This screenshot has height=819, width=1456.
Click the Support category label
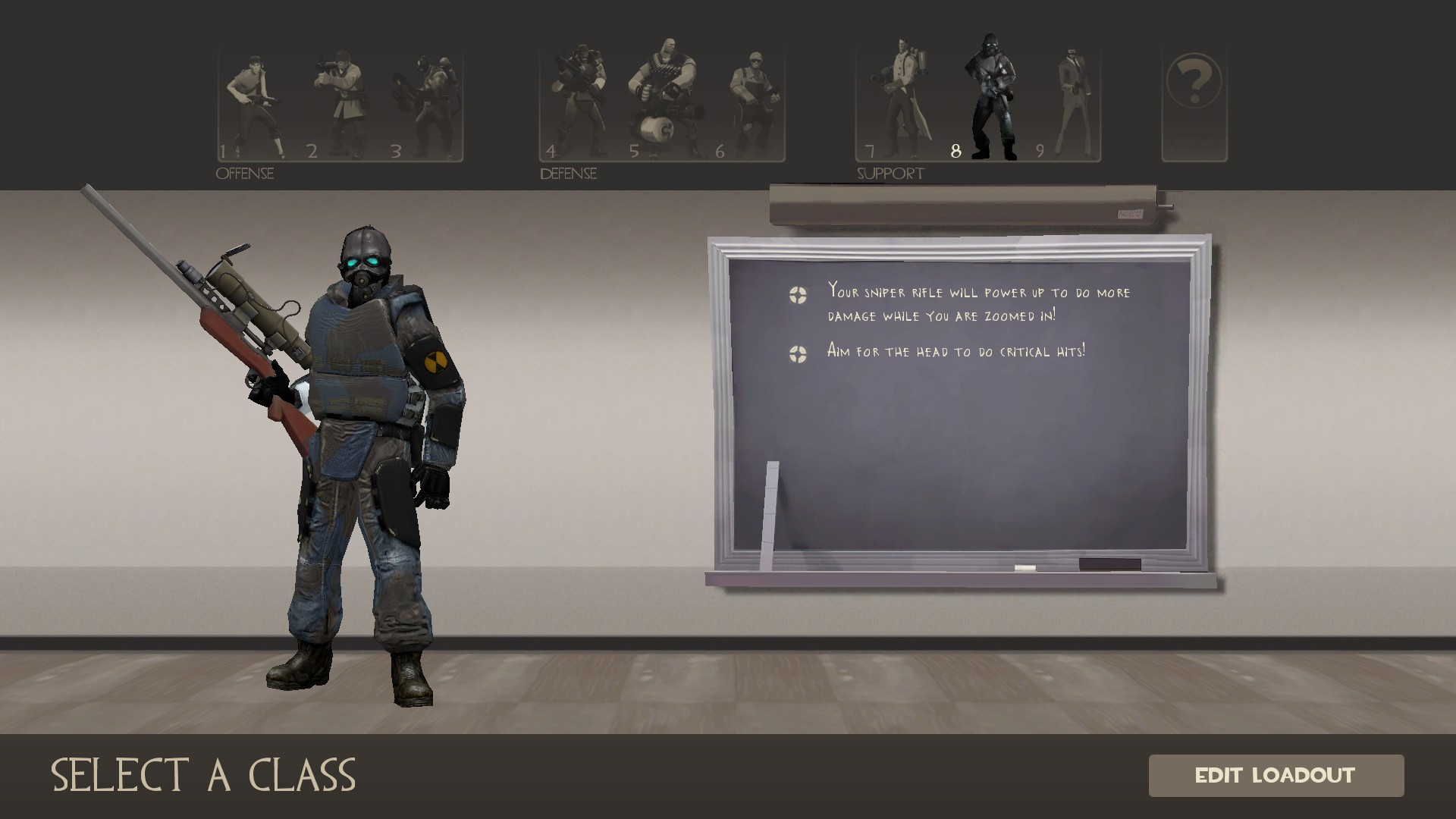tap(890, 173)
